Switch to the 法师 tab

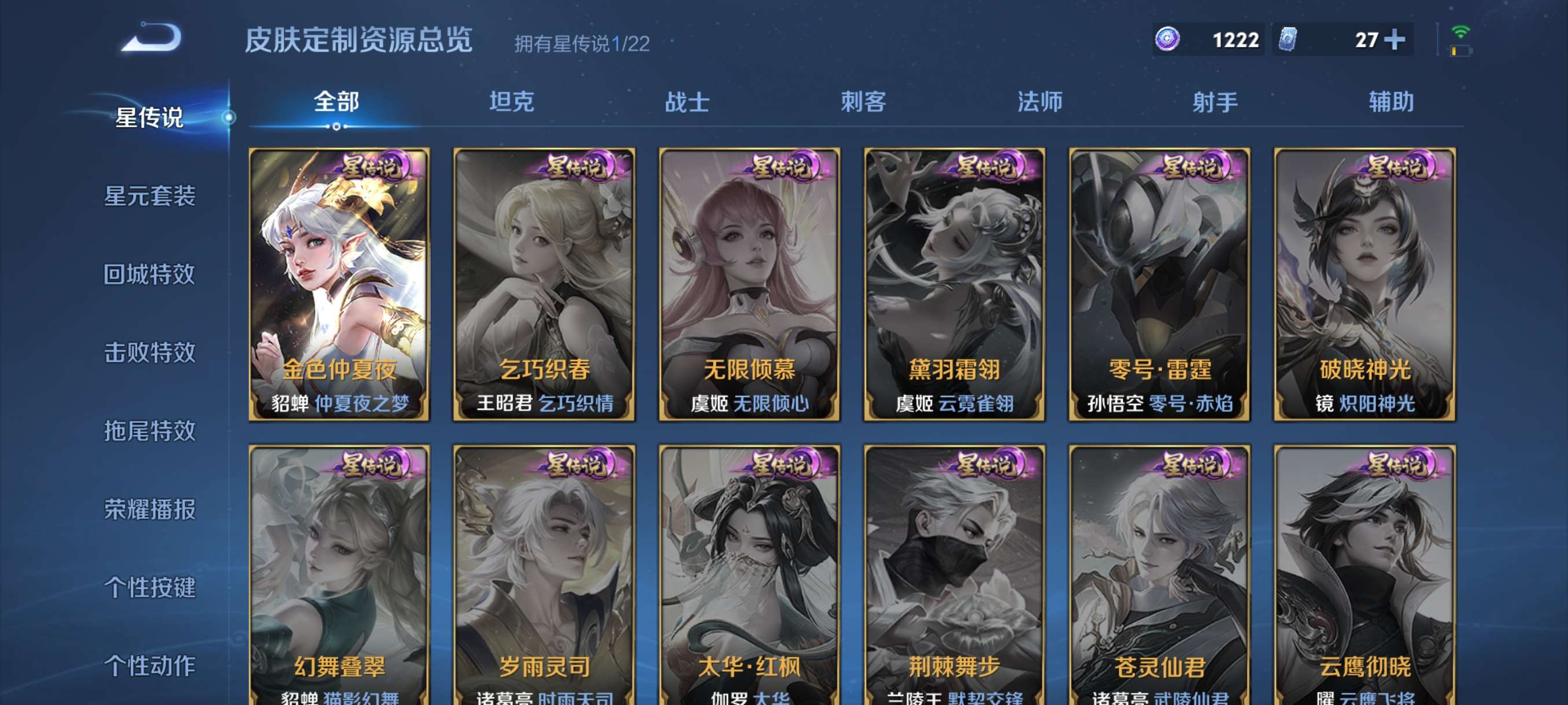coord(1040,102)
